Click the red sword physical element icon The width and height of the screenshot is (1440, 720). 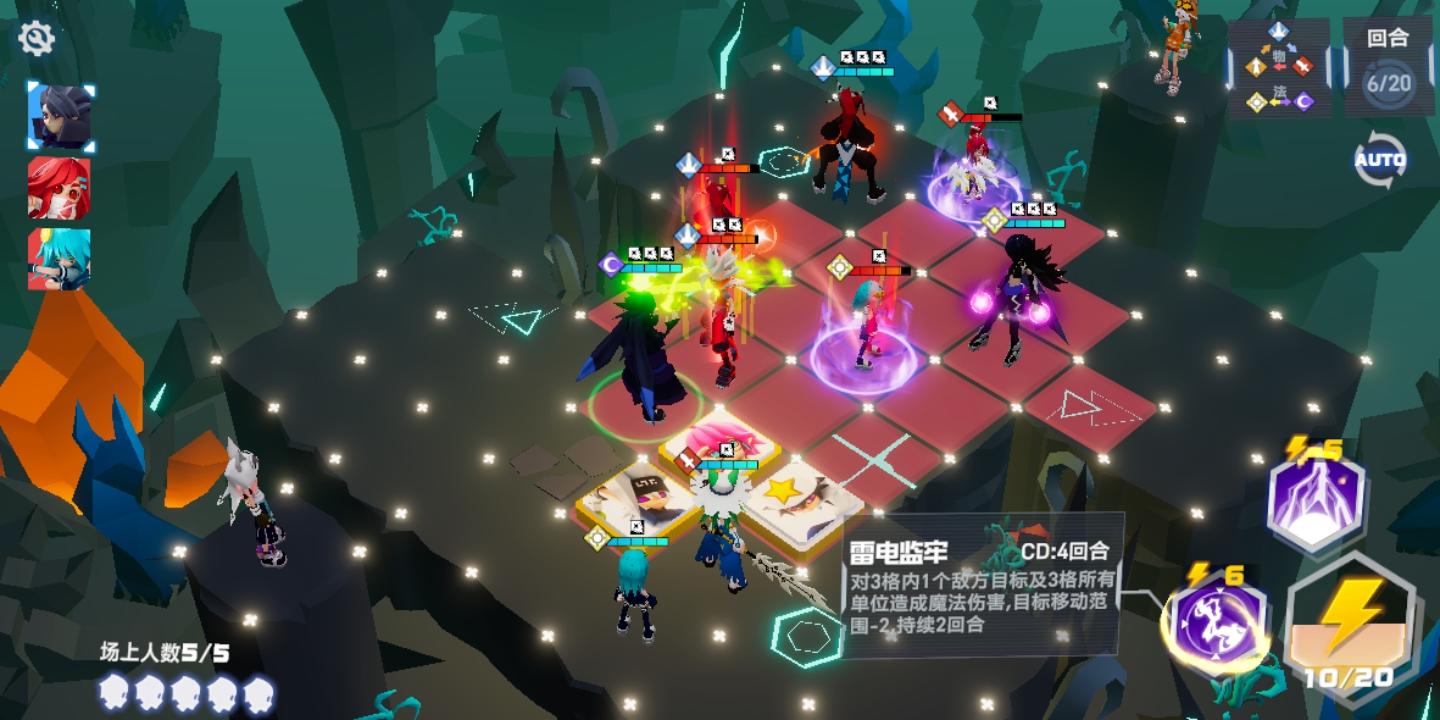click(1302, 65)
